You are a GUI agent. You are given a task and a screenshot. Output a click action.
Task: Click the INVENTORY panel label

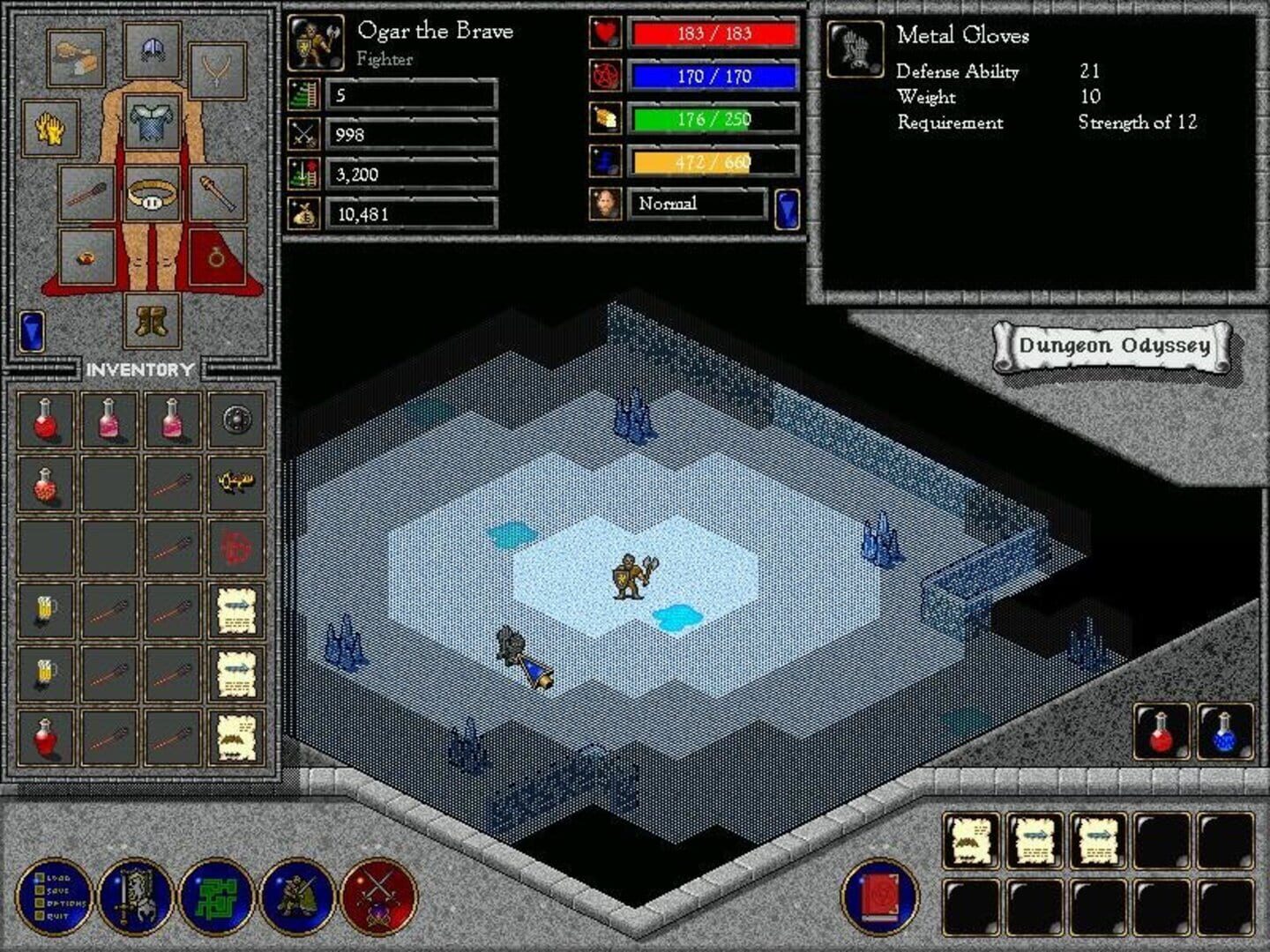[x=139, y=368]
